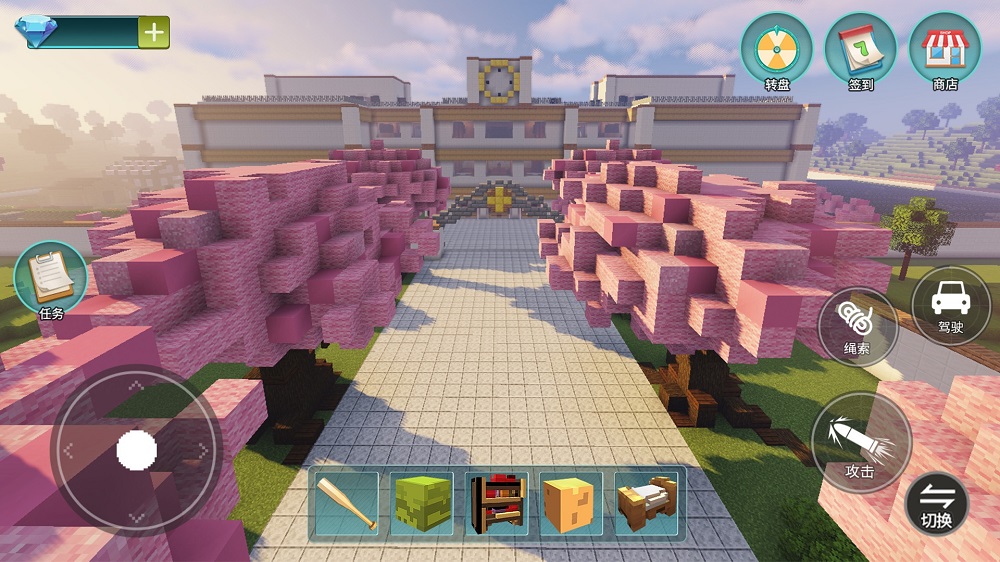Choose the bed item hotbar slot

click(647, 504)
